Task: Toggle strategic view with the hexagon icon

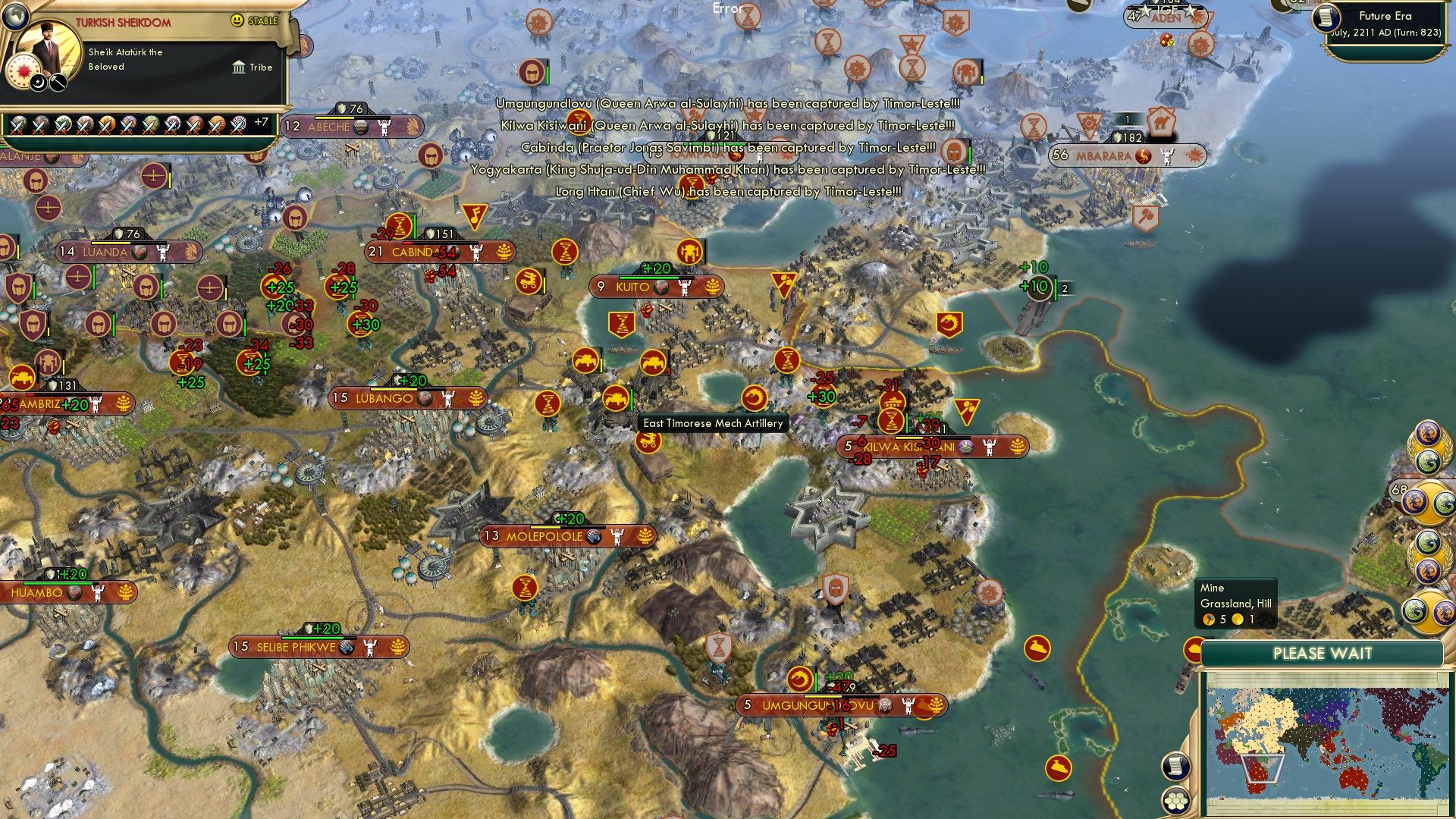Action: coord(1175,800)
